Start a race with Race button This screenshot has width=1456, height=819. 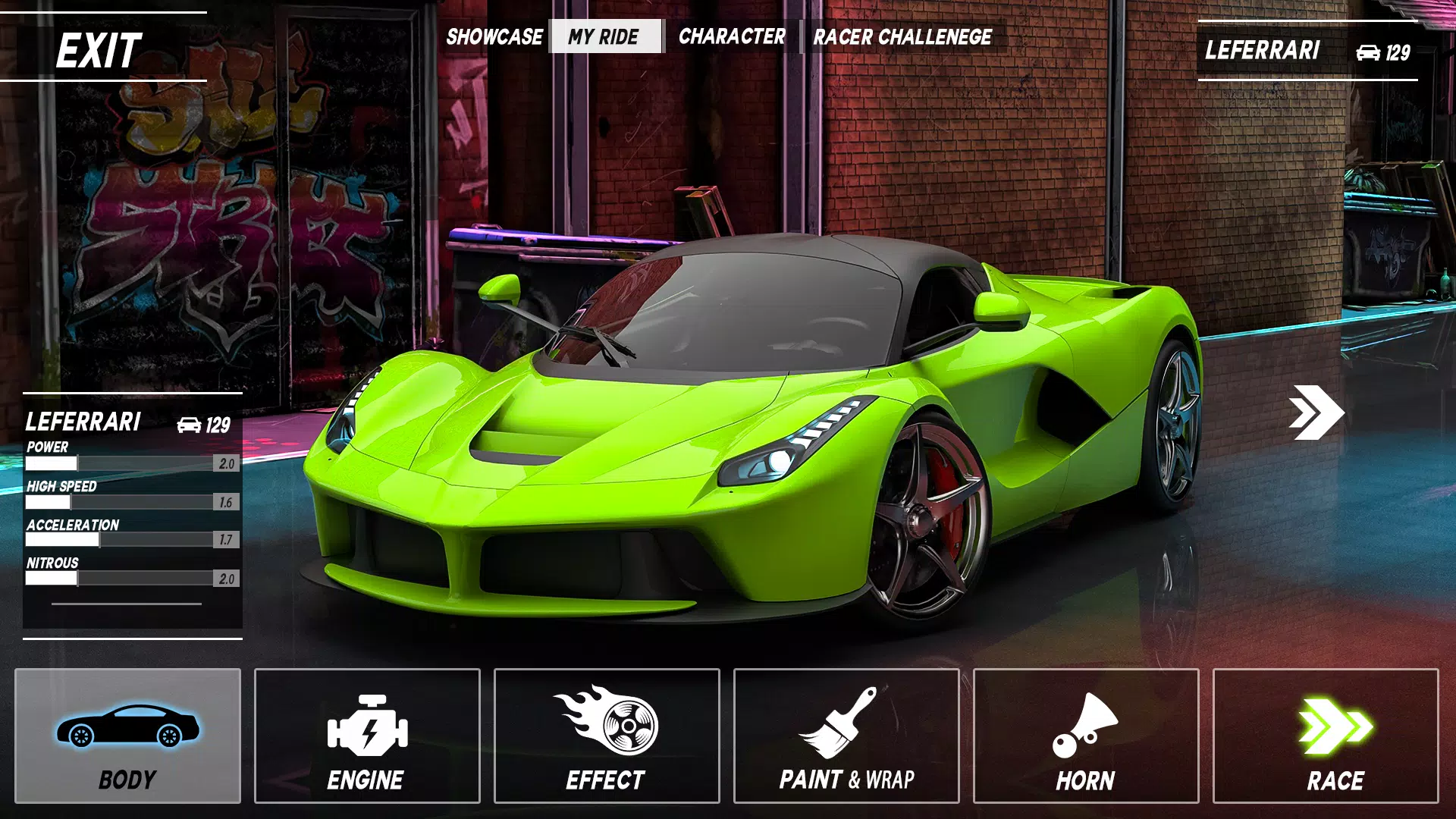click(x=1326, y=736)
